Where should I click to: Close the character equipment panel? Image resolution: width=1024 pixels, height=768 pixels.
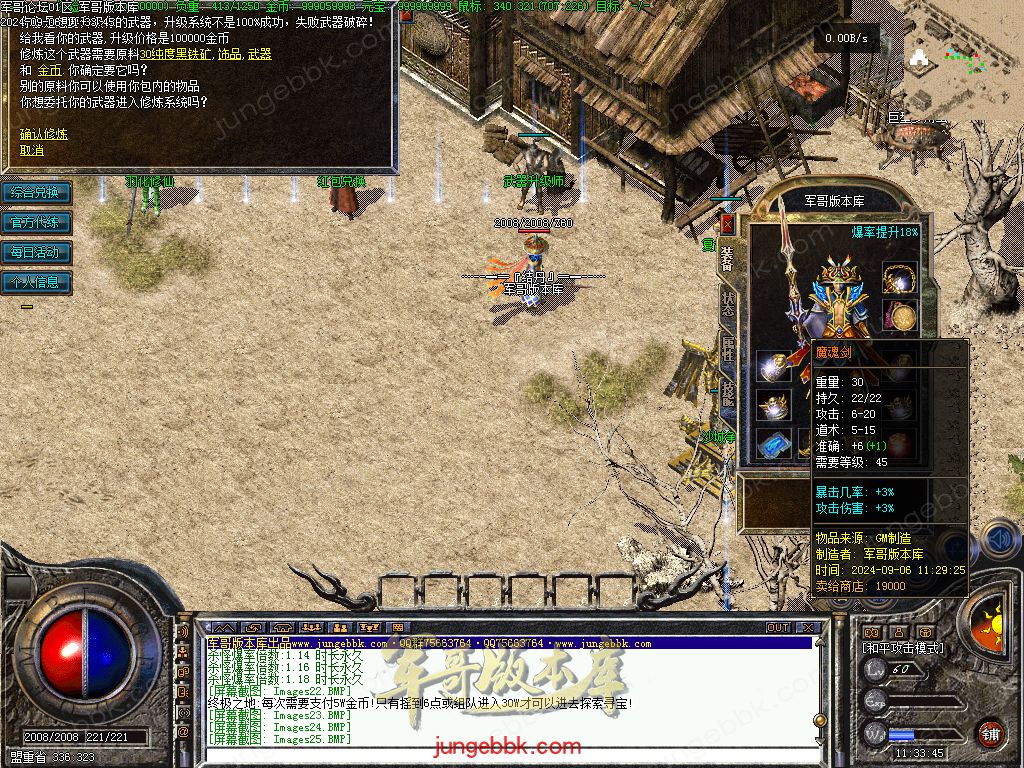click(x=727, y=224)
